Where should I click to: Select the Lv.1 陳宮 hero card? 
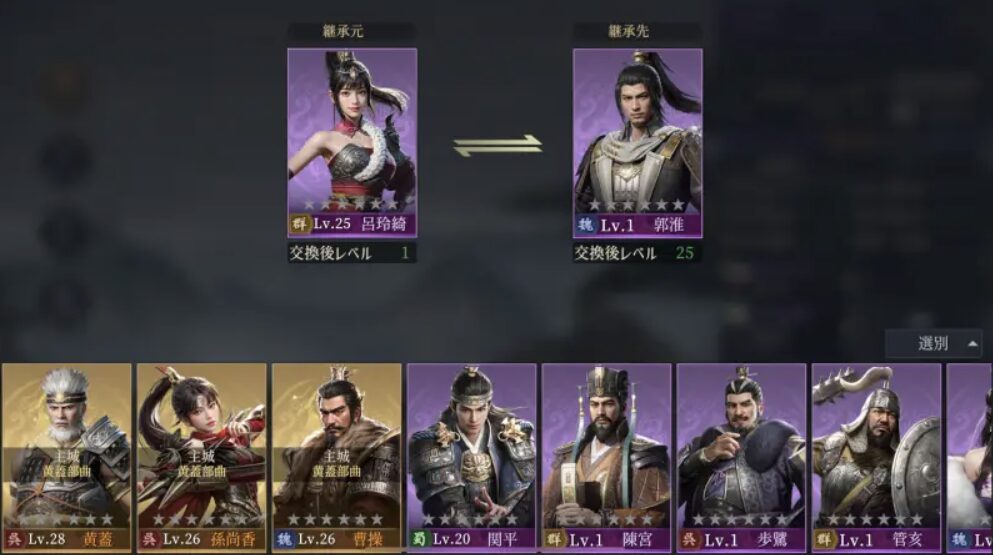click(607, 455)
